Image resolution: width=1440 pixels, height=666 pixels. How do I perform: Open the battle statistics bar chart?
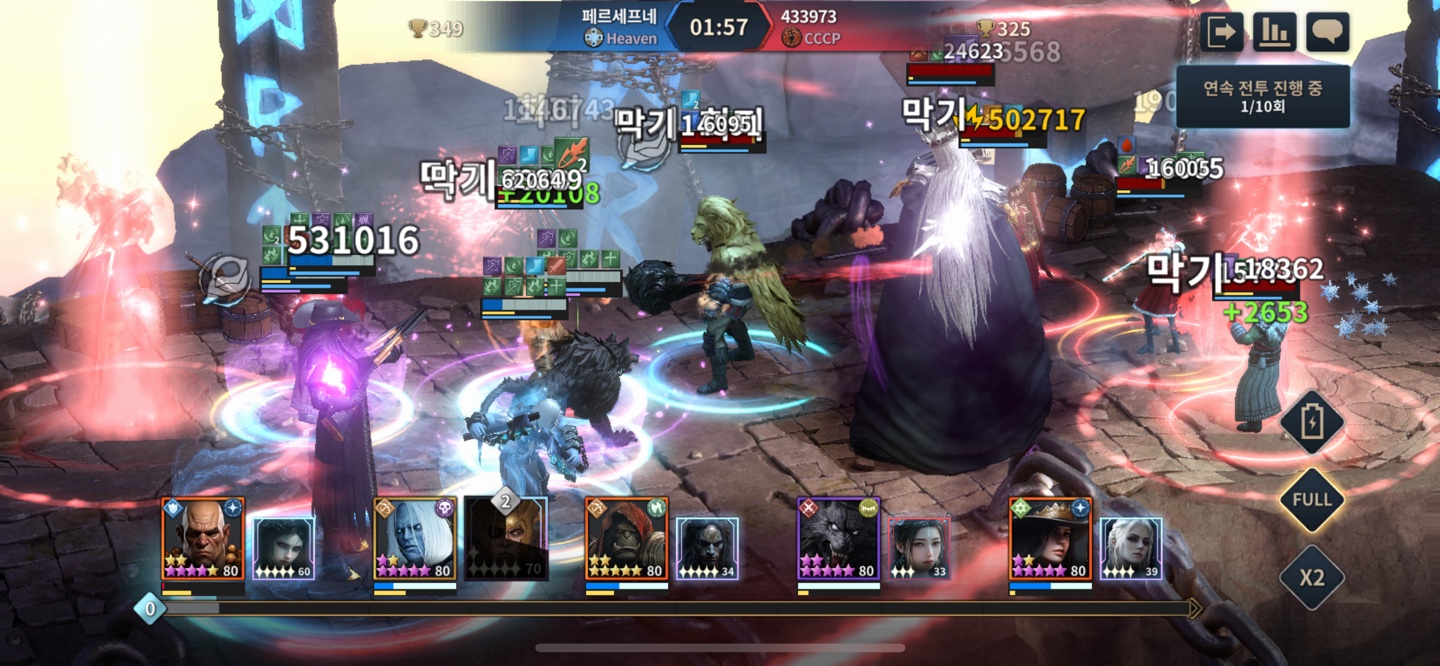1274,32
